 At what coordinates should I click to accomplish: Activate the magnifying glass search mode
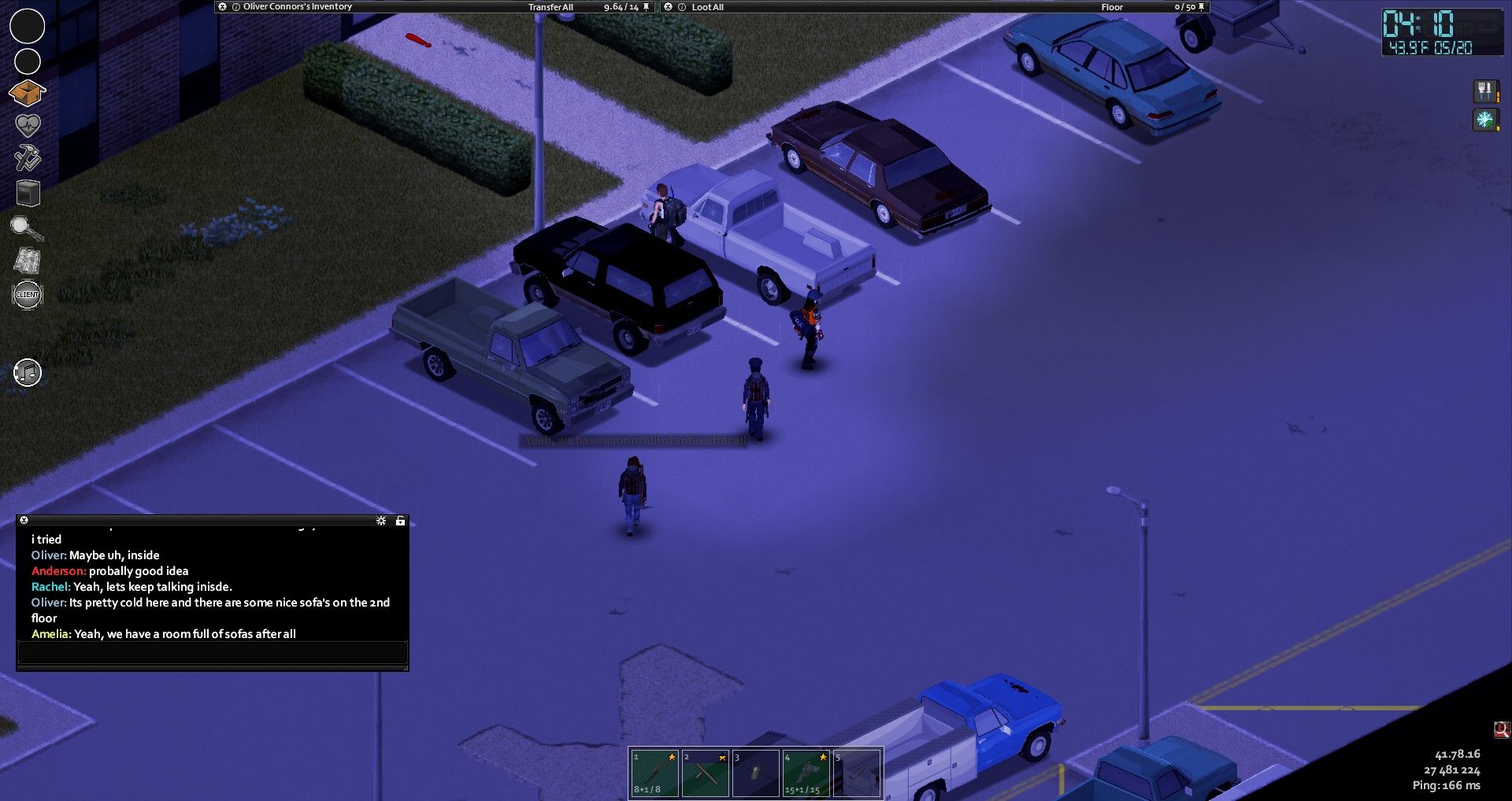[x=26, y=228]
